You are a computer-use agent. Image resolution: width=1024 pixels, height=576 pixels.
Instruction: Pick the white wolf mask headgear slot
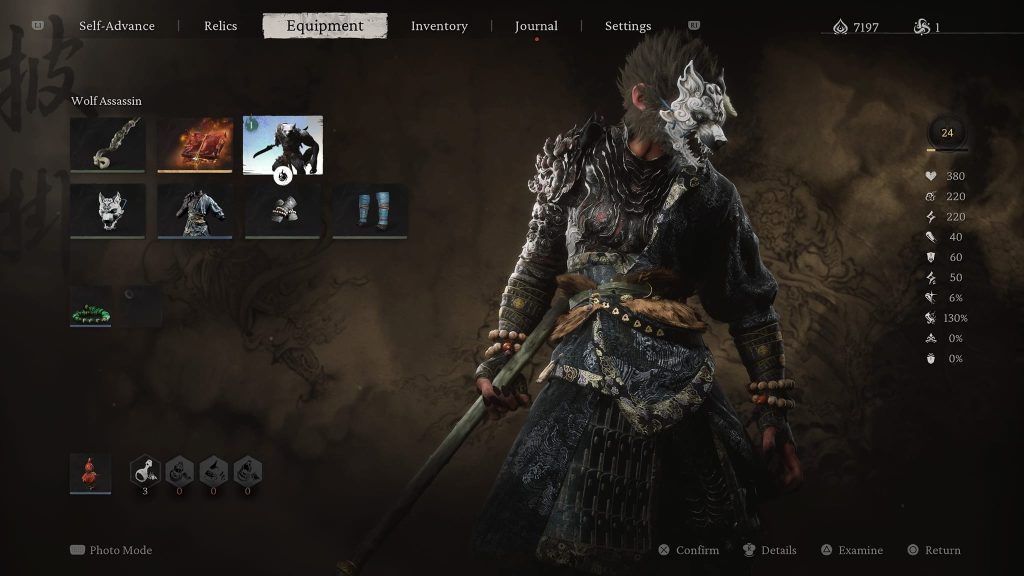pyautogui.click(x=108, y=210)
